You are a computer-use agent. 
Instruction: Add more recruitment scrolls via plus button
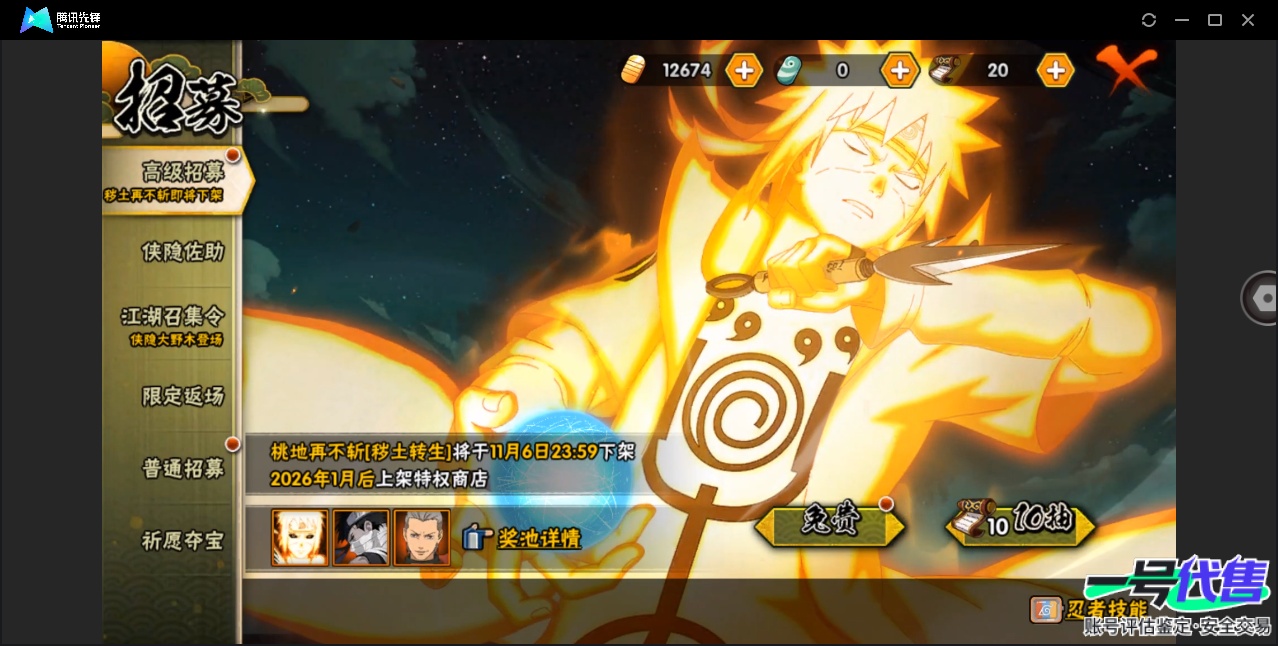click(x=1055, y=70)
